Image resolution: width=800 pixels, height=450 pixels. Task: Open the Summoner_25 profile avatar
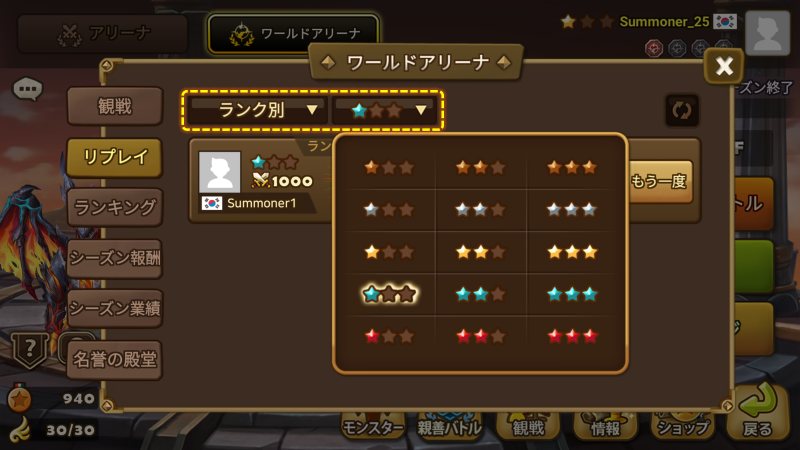click(767, 33)
